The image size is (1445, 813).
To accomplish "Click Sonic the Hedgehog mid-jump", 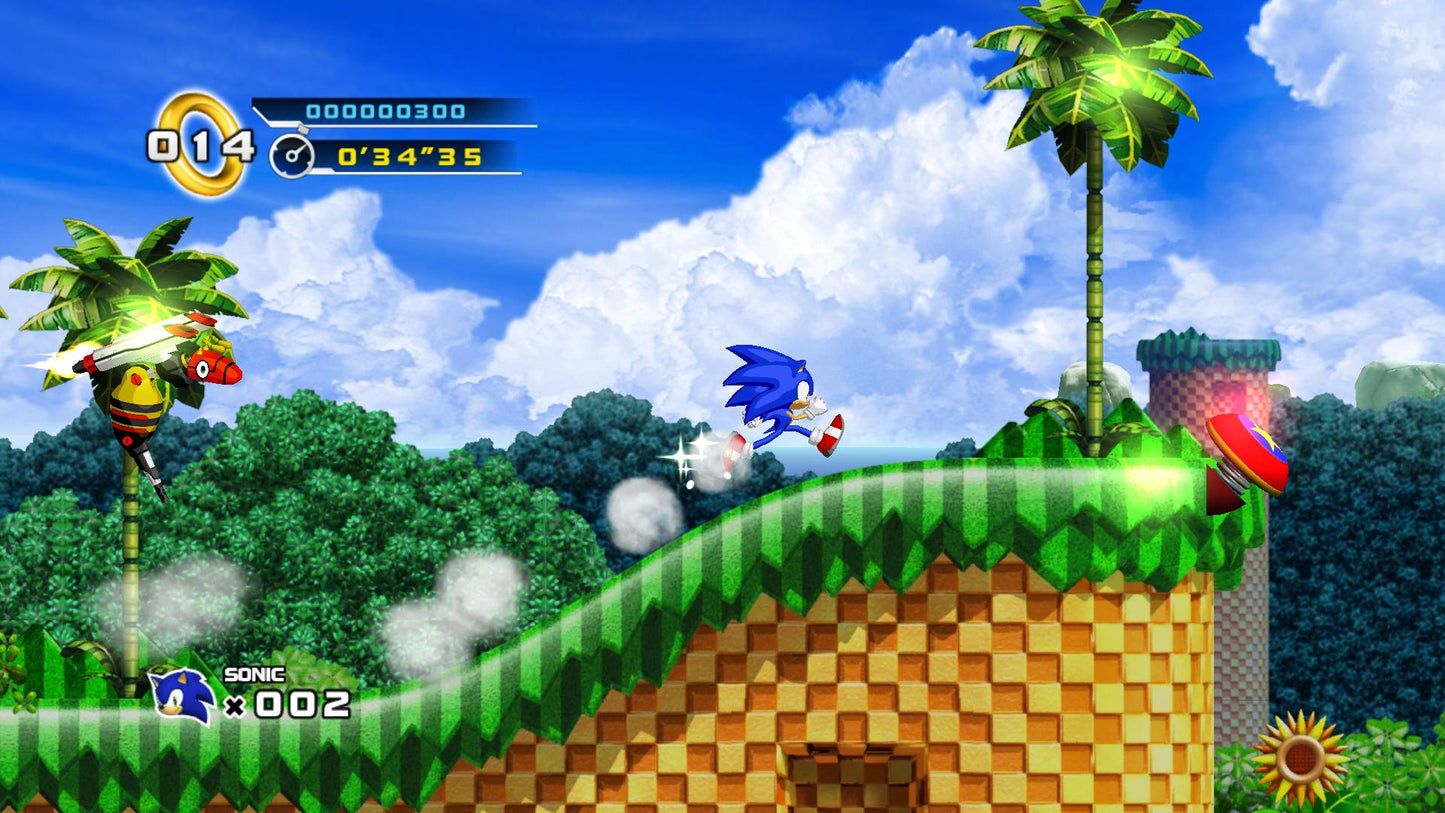I will [x=778, y=400].
